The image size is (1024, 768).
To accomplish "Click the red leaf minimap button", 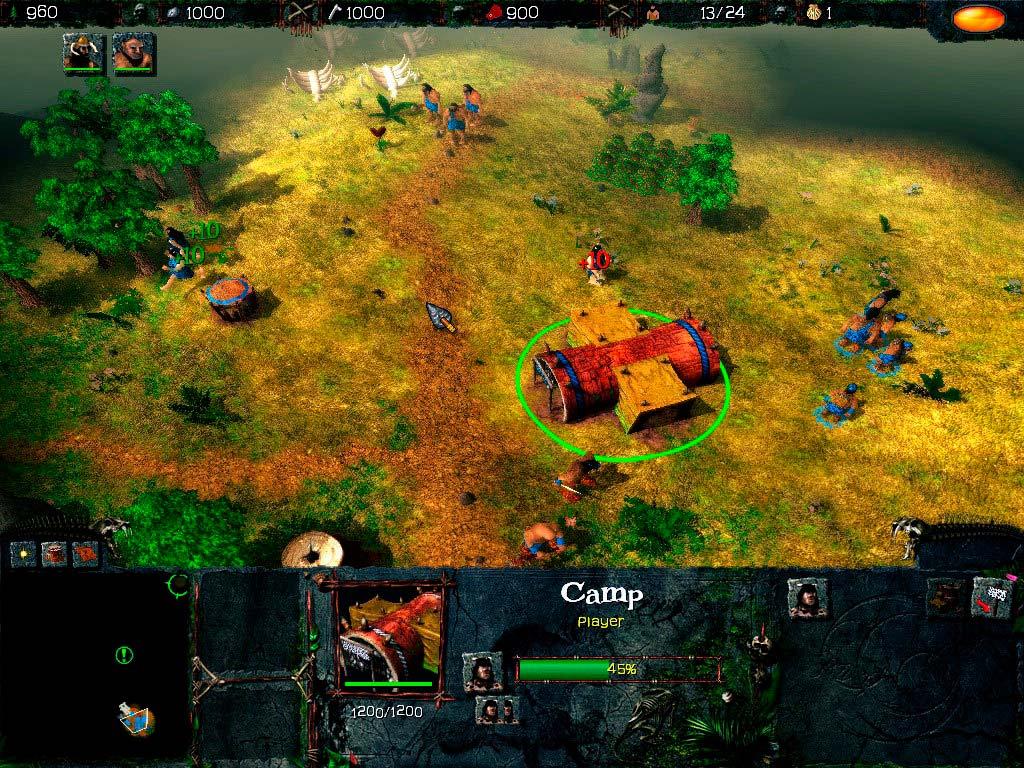I will [85, 553].
